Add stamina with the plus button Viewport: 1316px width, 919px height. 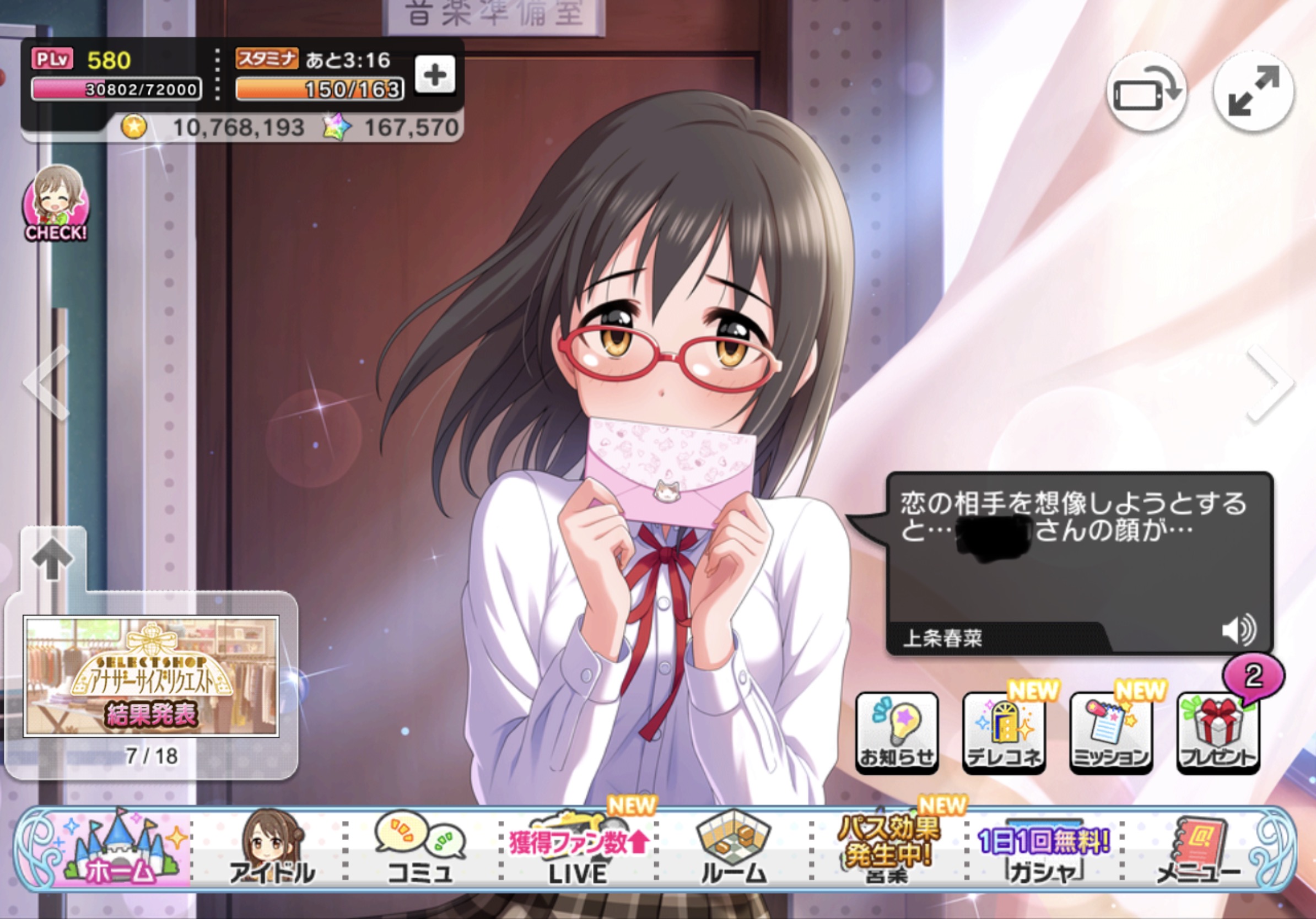click(434, 74)
